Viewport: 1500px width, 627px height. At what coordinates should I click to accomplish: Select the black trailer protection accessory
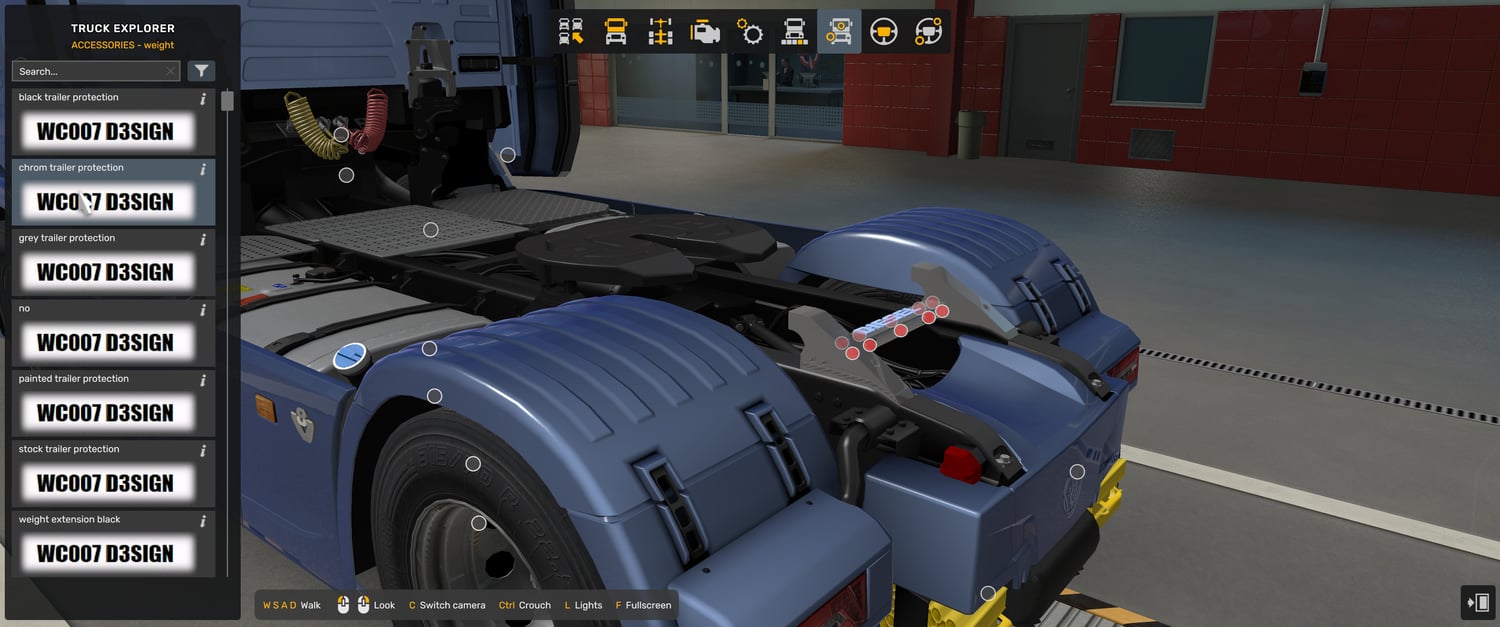[x=105, y=131]
